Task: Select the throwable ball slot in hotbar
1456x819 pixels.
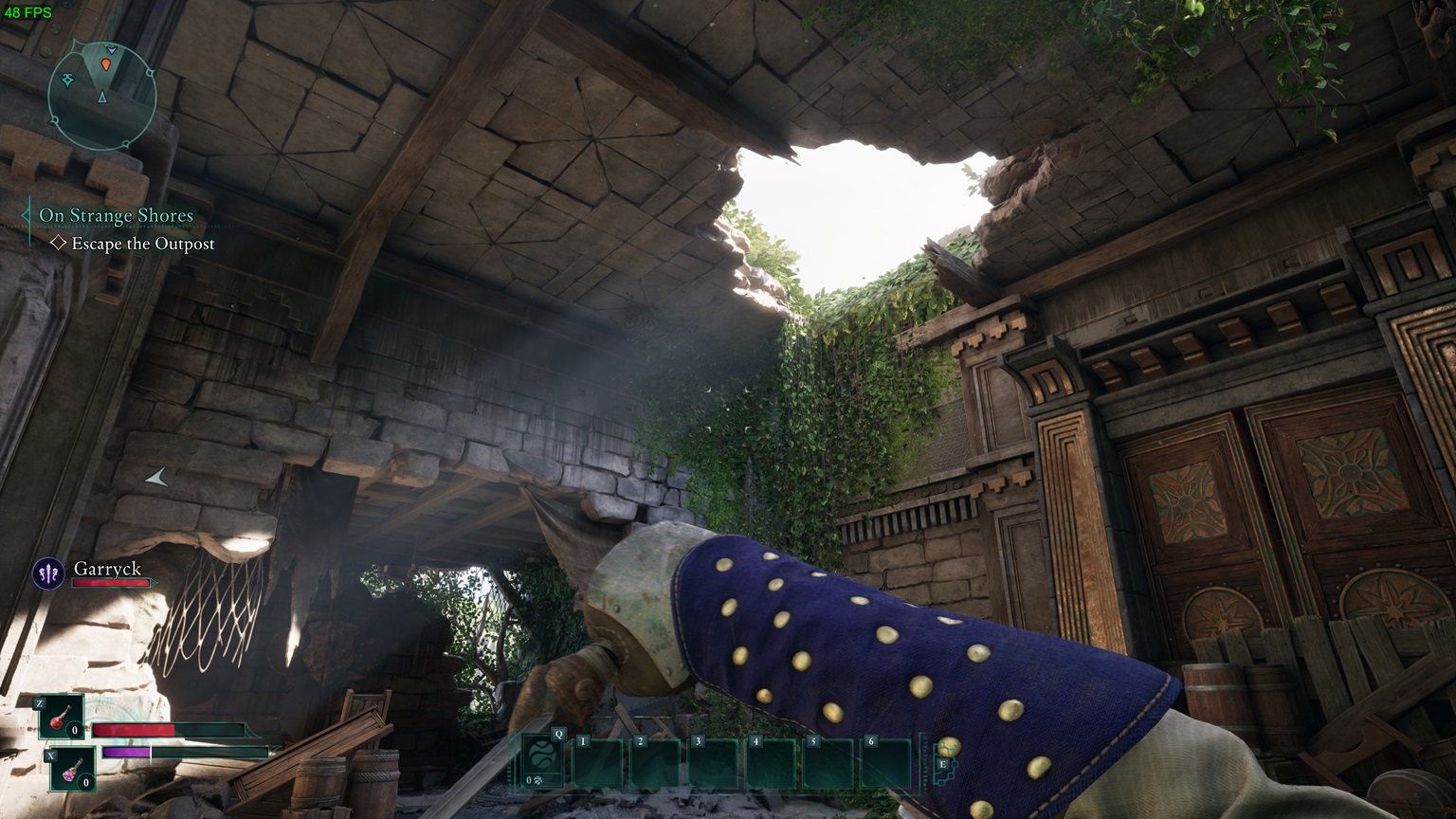Action: pyautogui.click(x=543, y=757)
